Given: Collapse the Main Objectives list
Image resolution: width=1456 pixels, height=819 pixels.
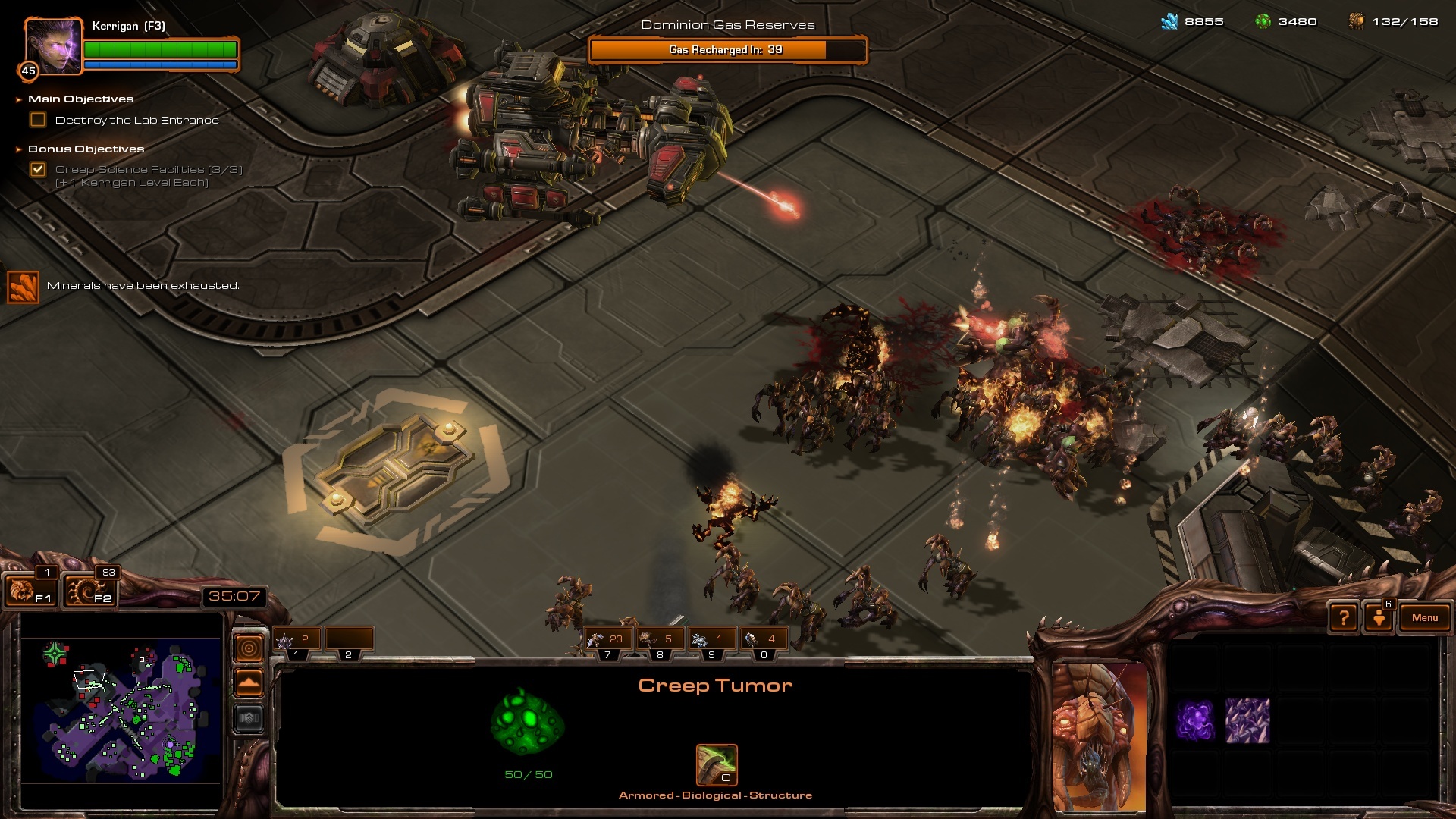Looking at the screenshot, I should (19, 99).
